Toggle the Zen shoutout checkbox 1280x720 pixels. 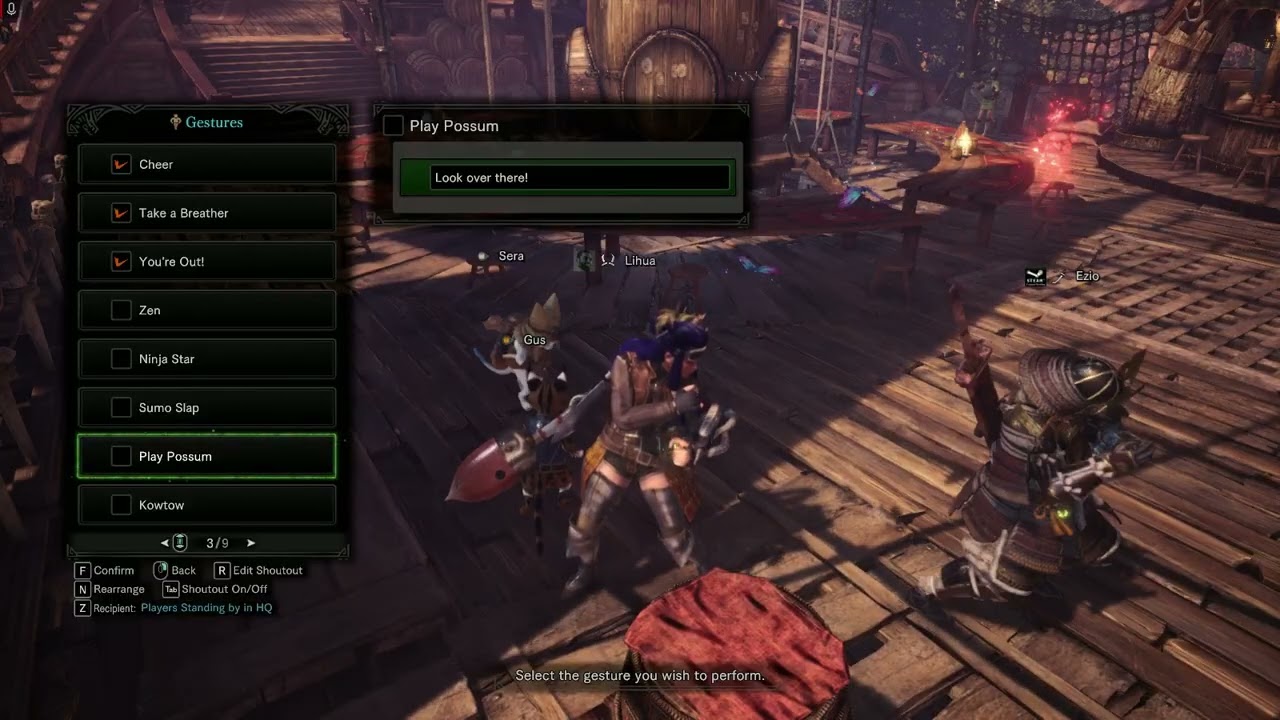point(121,310)
